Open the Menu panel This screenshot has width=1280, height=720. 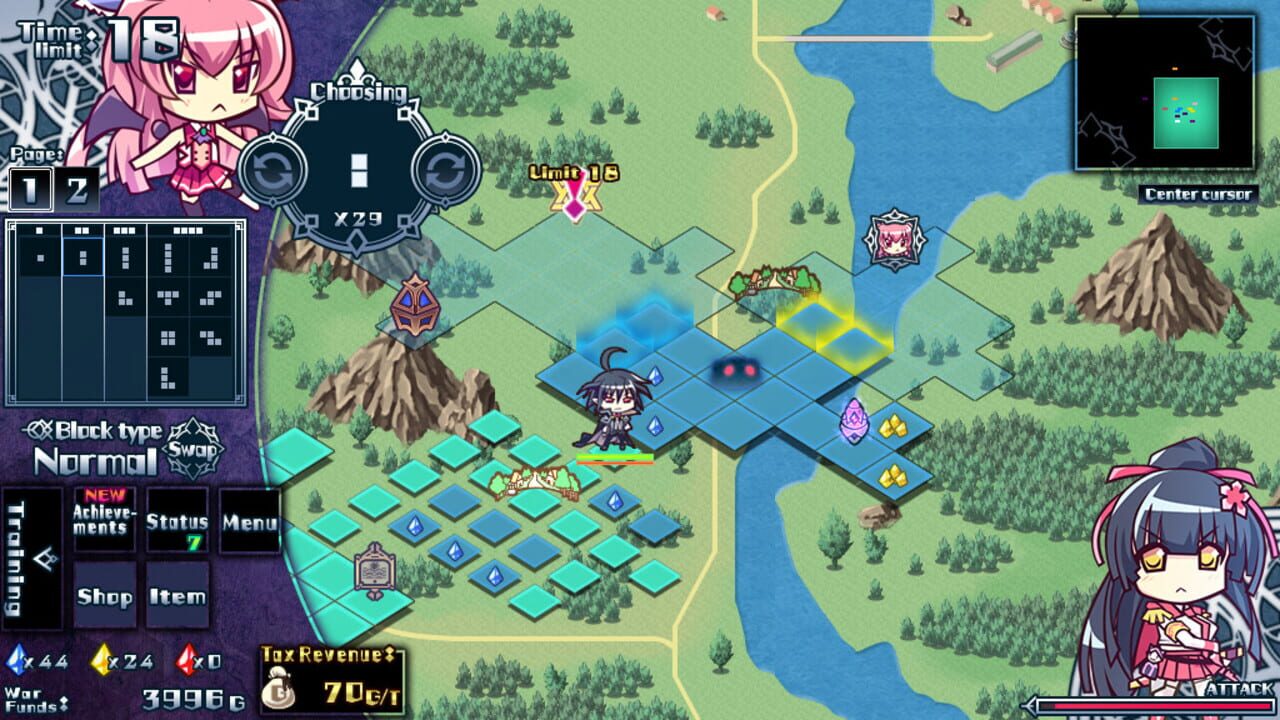(x=250, y=521)
